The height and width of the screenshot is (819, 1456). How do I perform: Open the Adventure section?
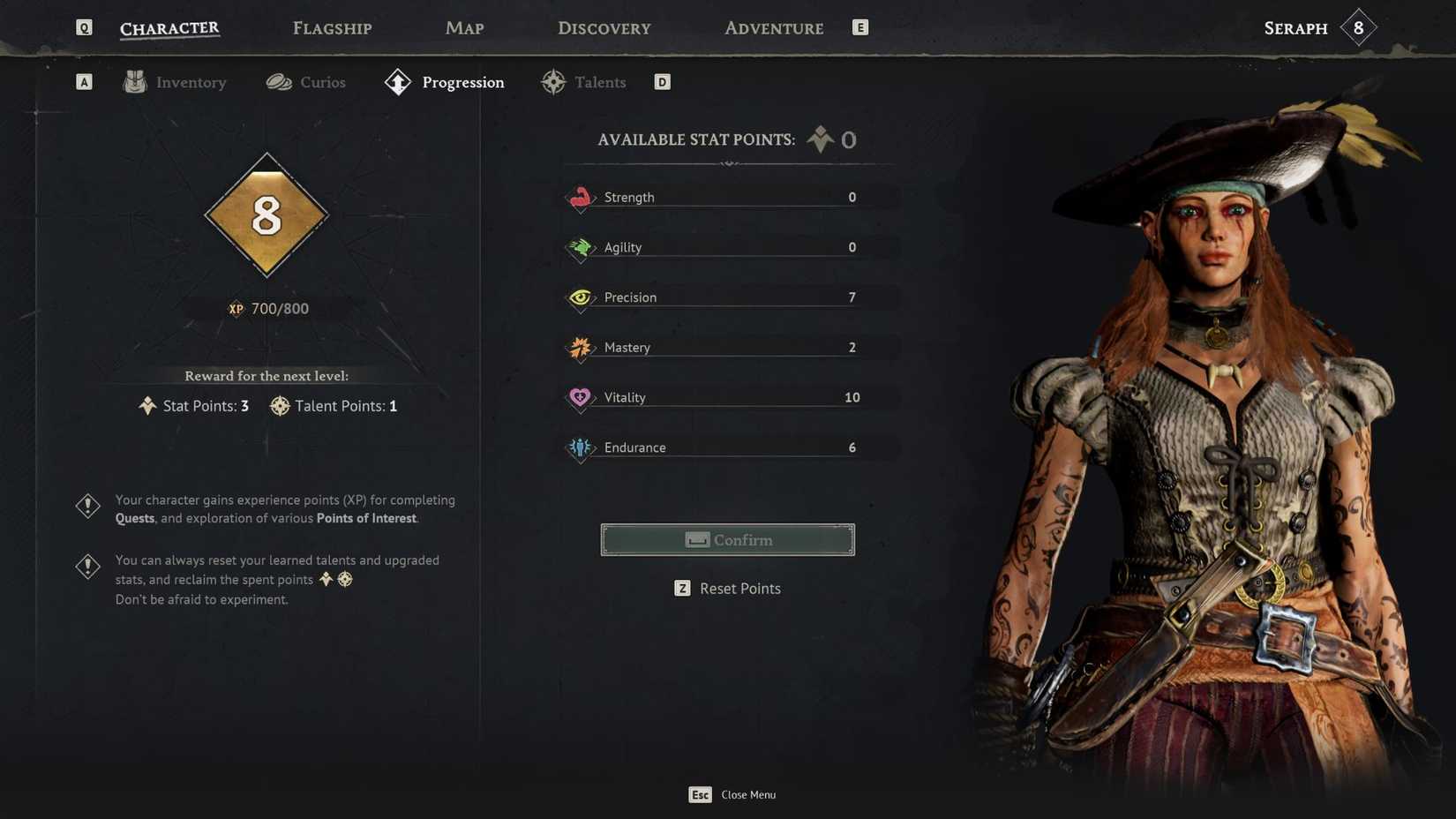(x=773, y=27)
